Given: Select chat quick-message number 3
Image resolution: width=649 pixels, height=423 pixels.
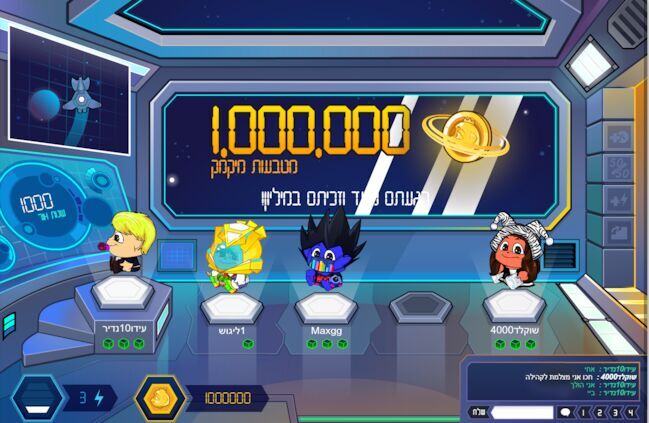Looking at the screenshot, I should (x=614, y=411).
